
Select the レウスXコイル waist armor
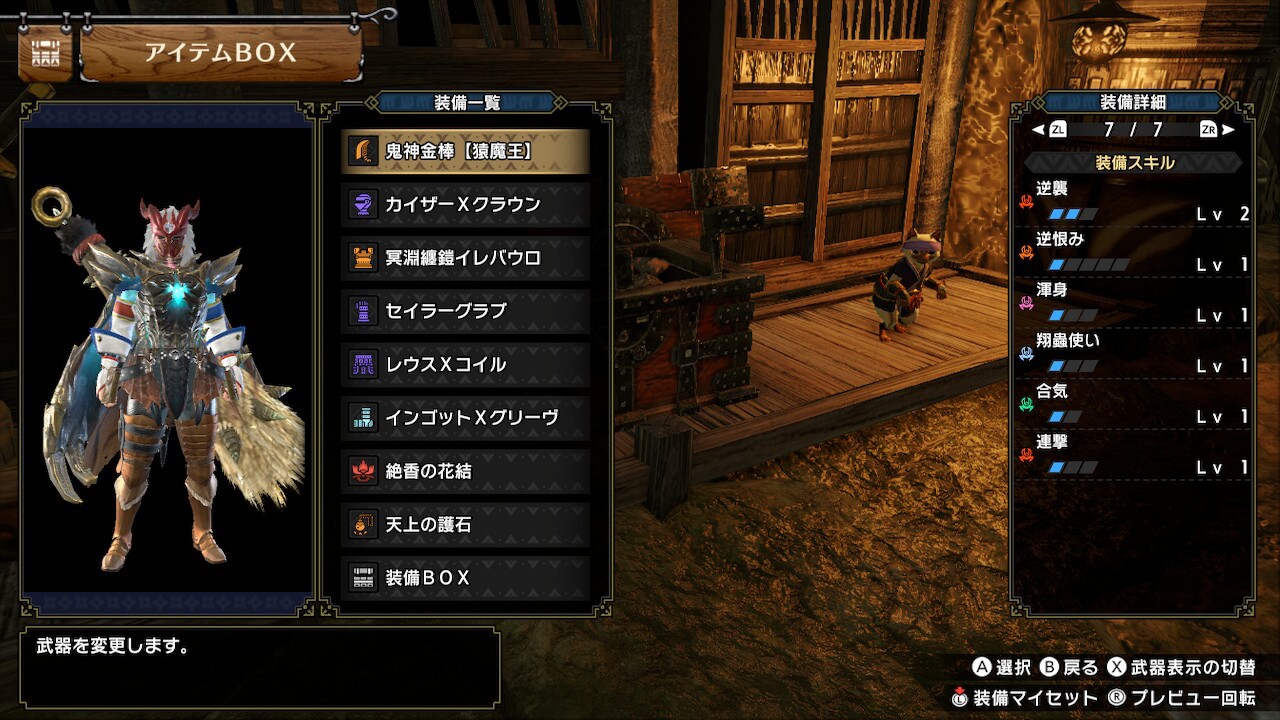click(x=465, y=364)
